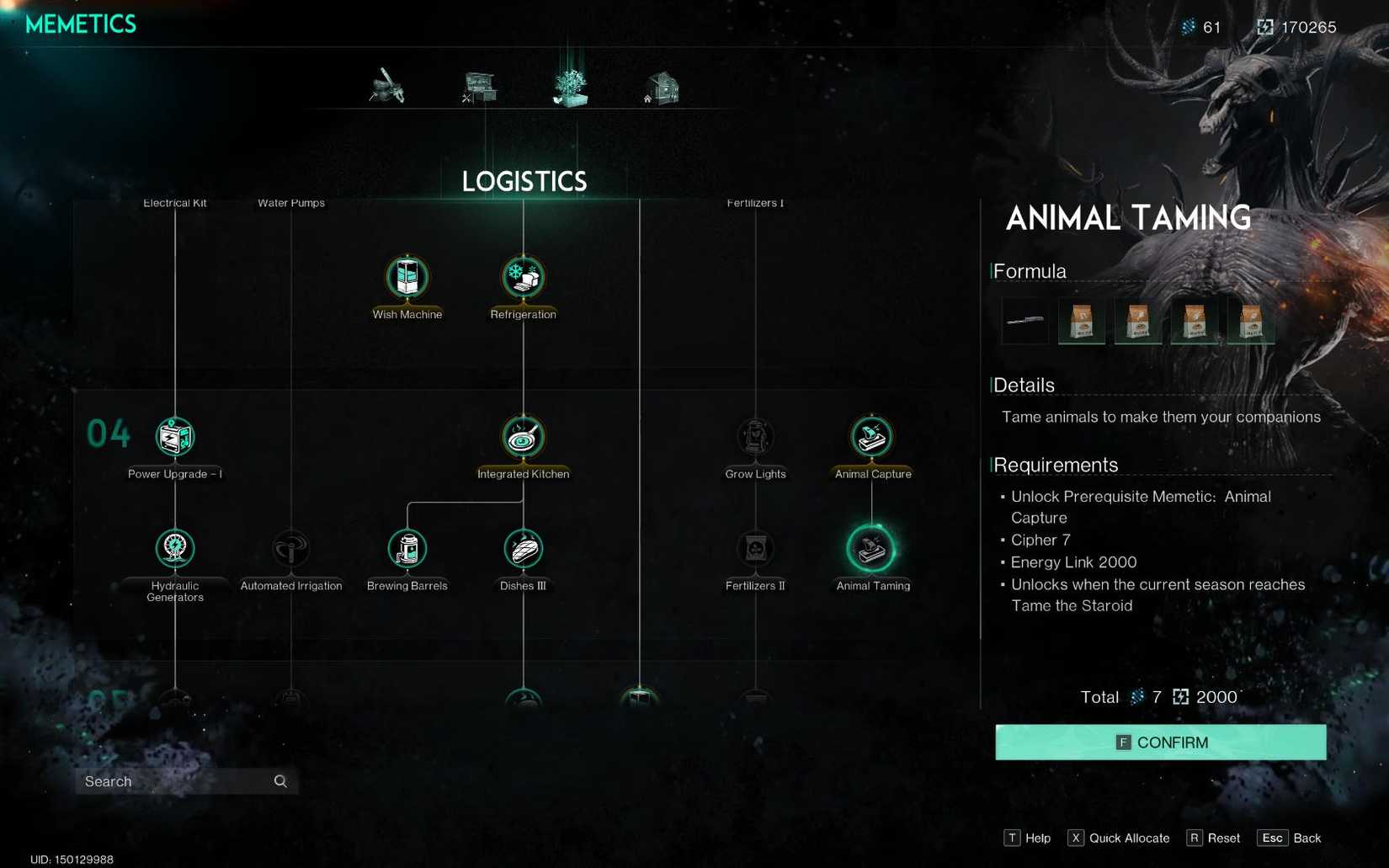Select the Hydraulic Generators node
Screen dimensions: 1389x868
tap(174, 548)
